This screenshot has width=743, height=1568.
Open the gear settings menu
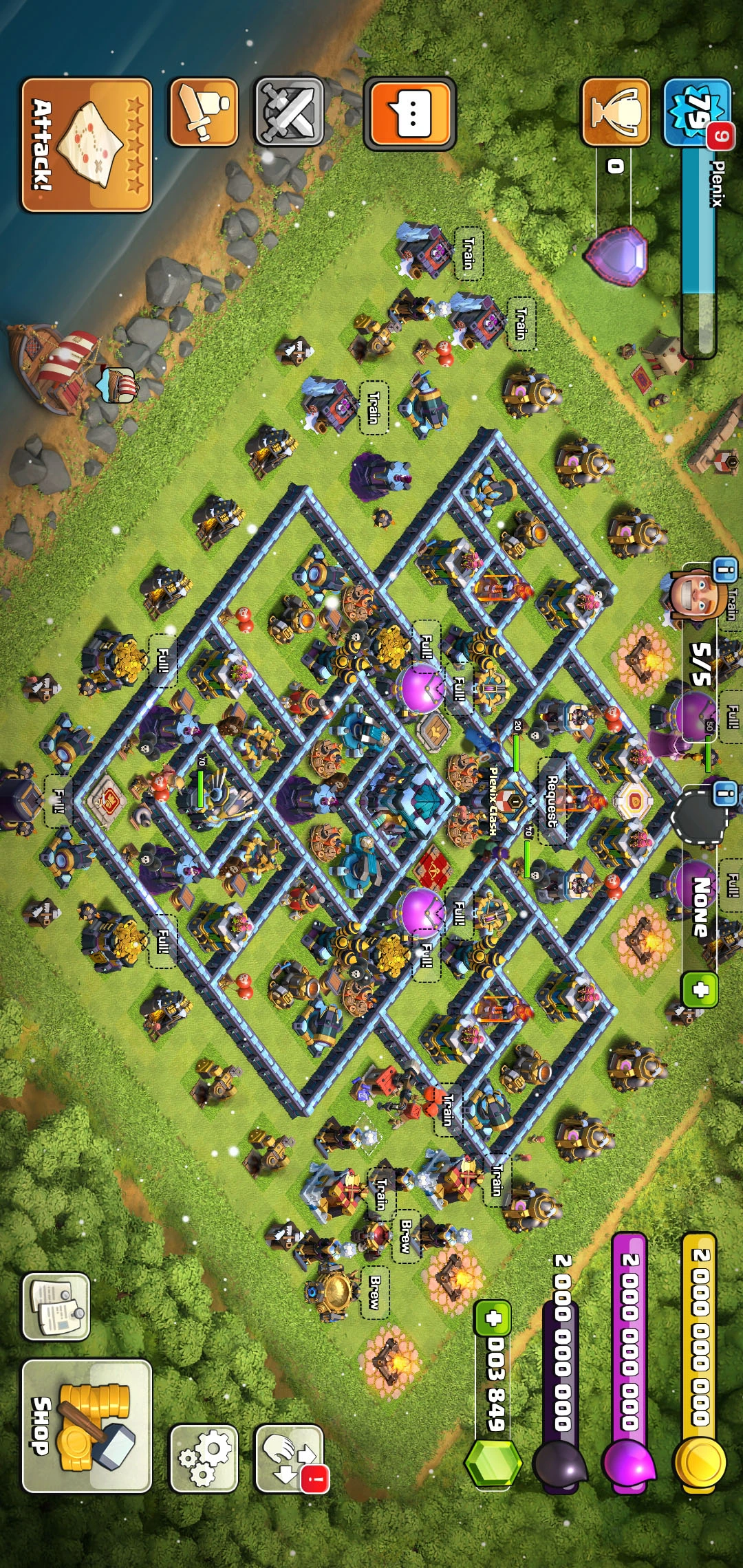(204, 1458)
